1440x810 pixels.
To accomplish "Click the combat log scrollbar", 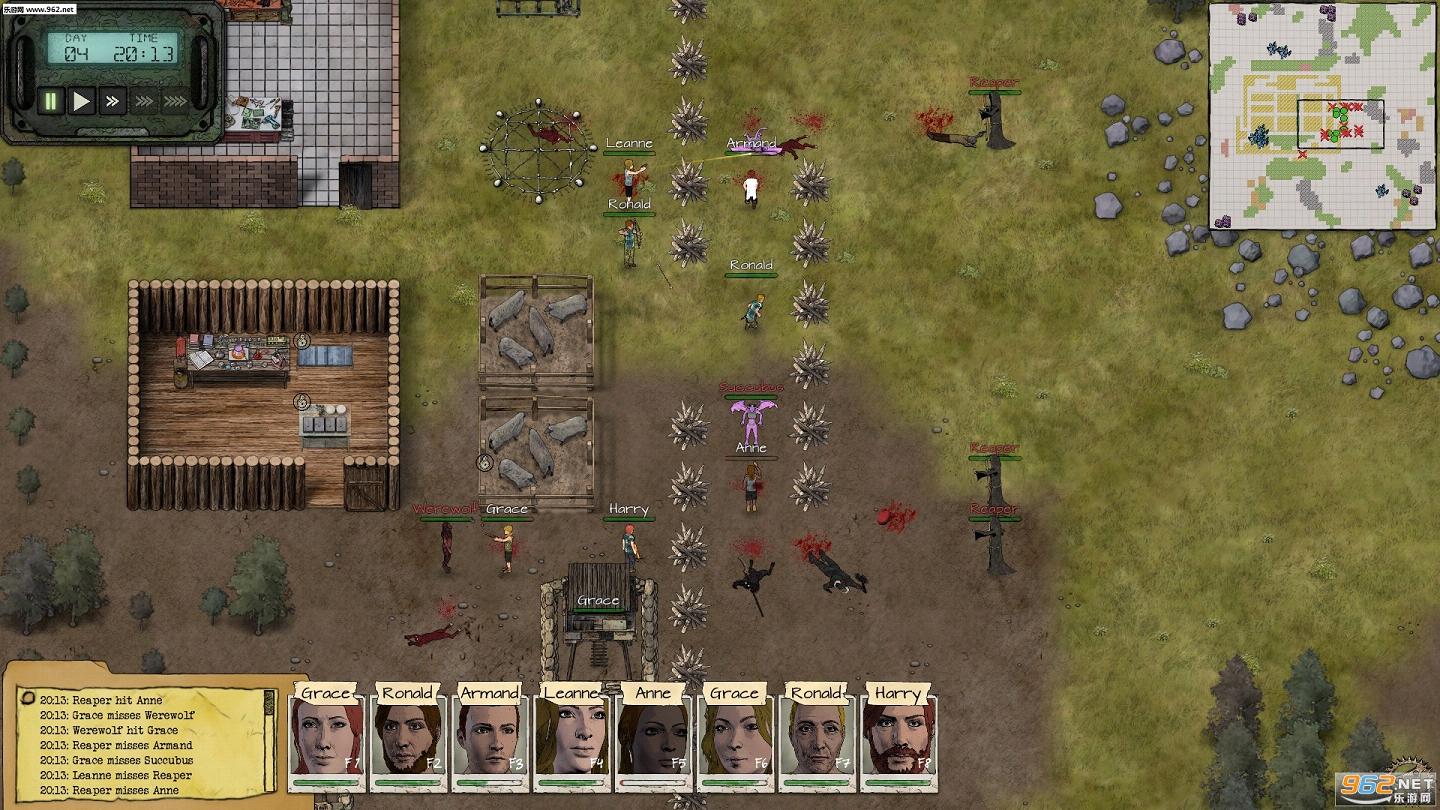I will 268,740.
